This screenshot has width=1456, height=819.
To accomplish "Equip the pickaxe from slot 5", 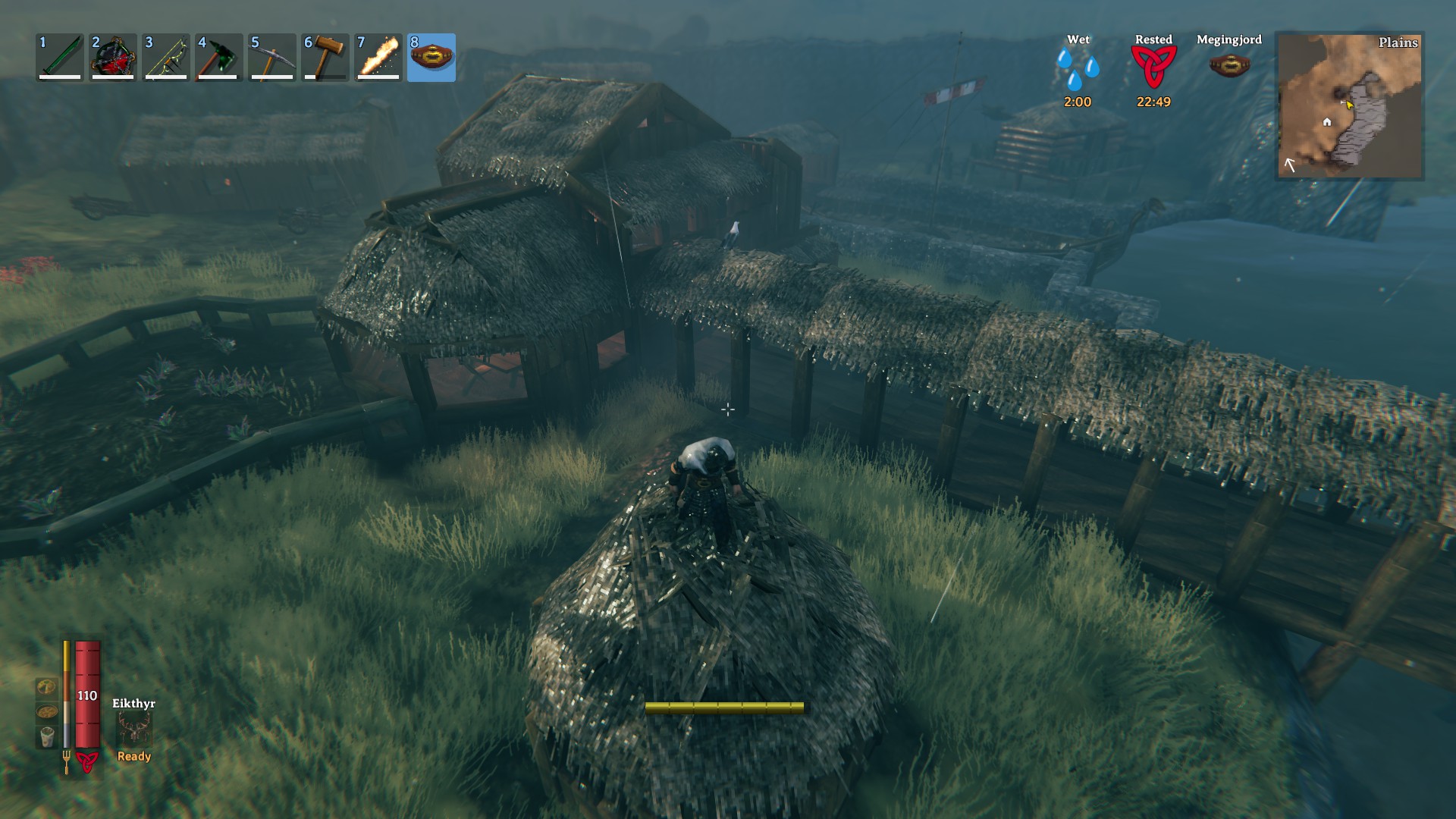I will pyautogui.click(x=272, y=57).
